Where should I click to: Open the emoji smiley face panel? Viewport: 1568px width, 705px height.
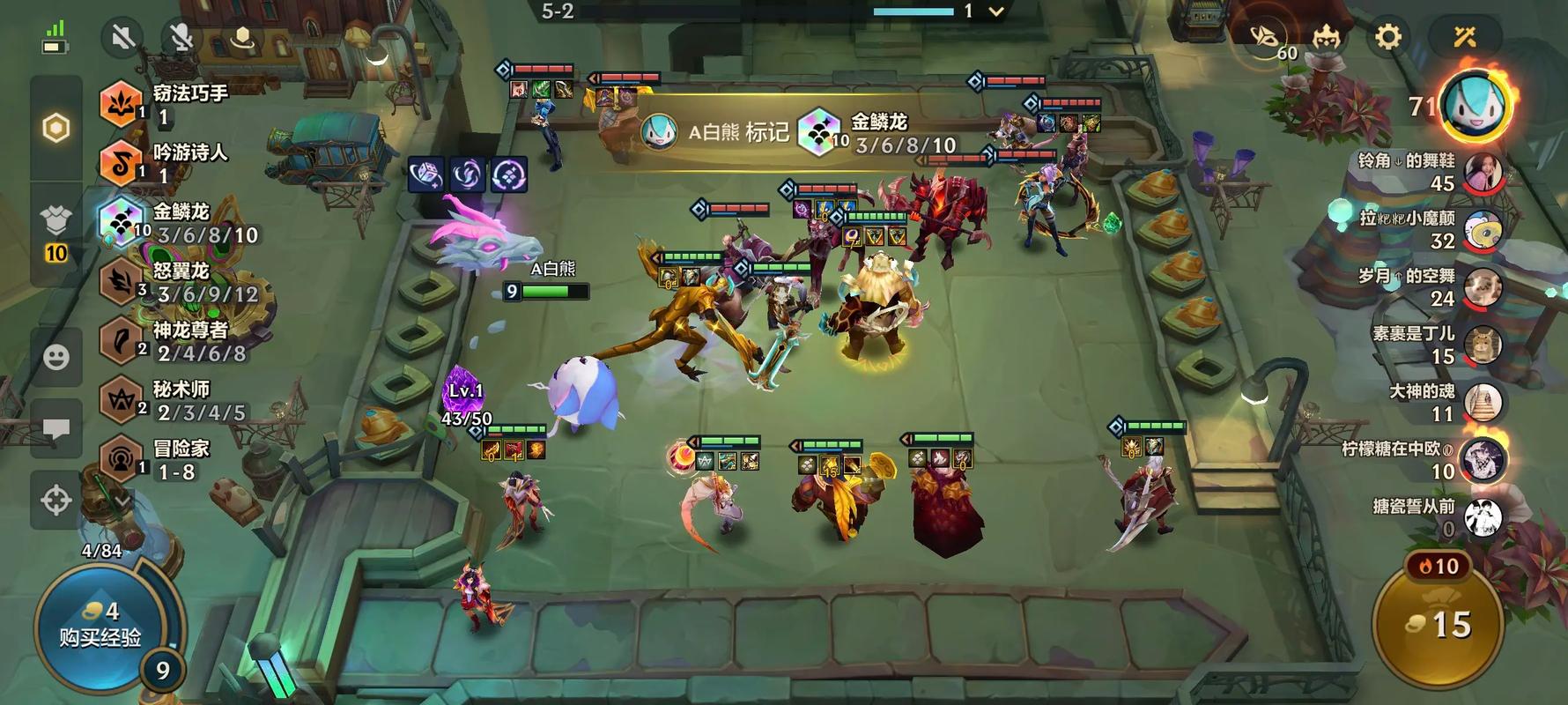pos(56,357)
